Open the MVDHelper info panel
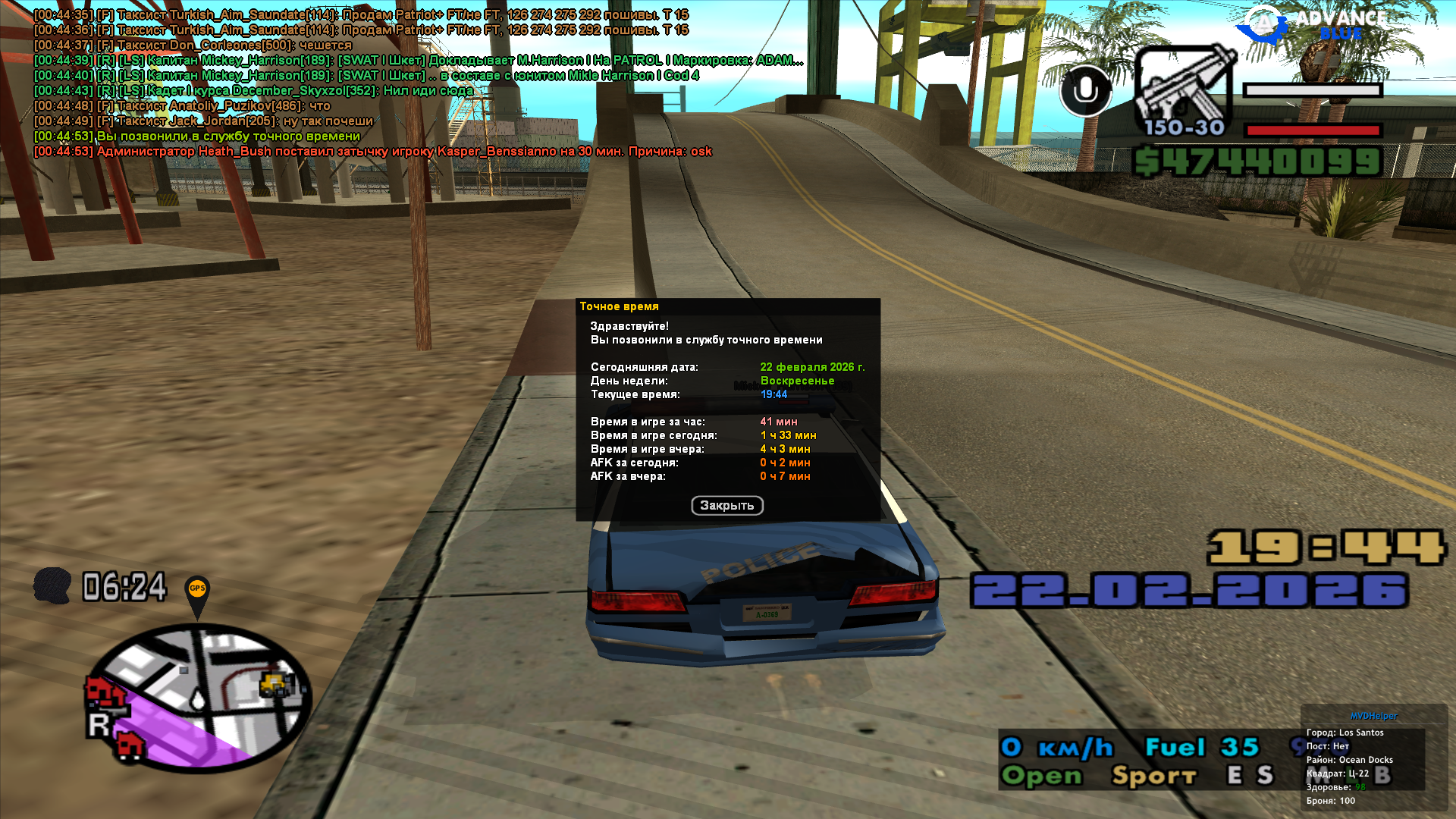 click(x=1373, y=716)
